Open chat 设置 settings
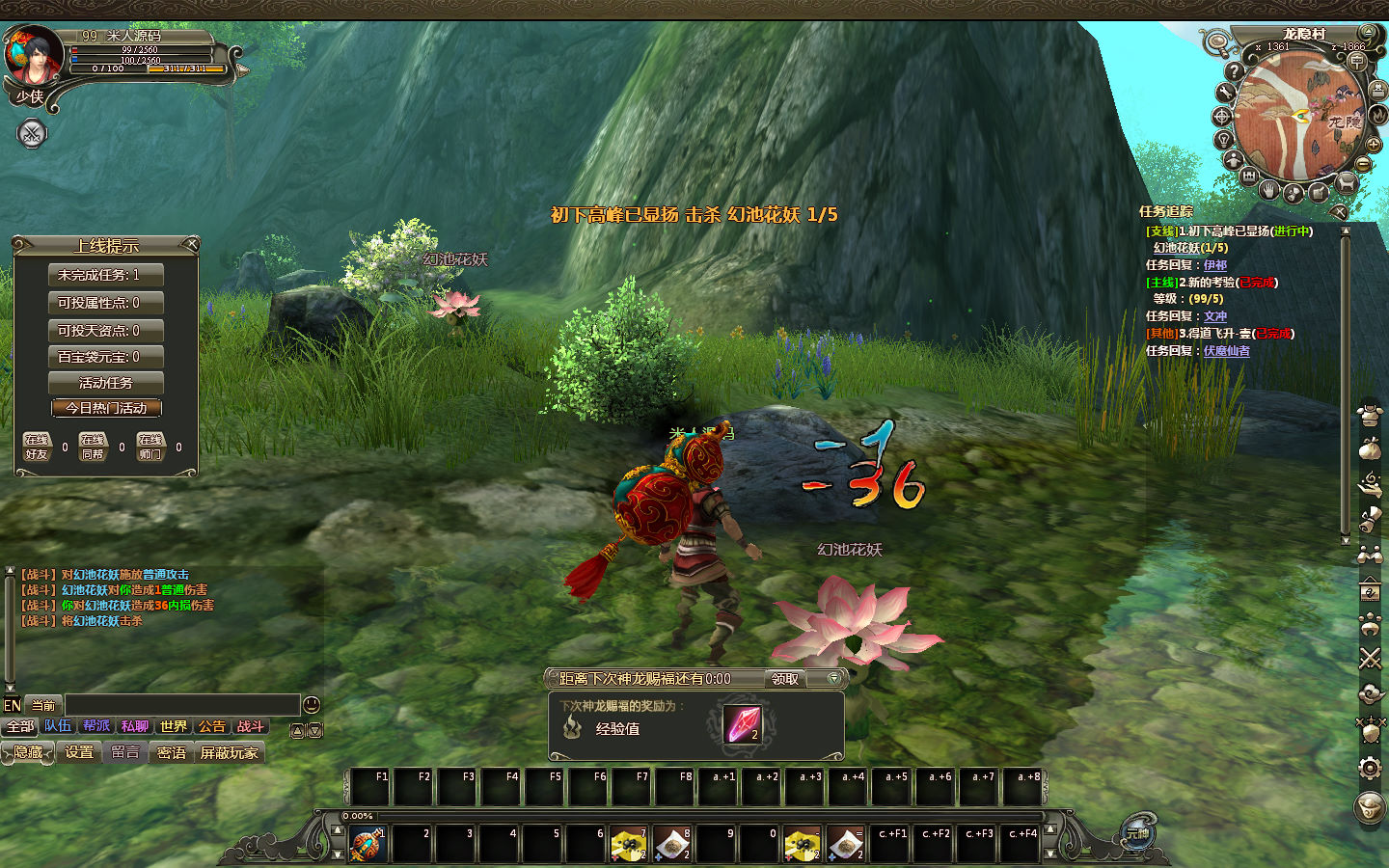Screen dimensions: 1389x868 79,752
